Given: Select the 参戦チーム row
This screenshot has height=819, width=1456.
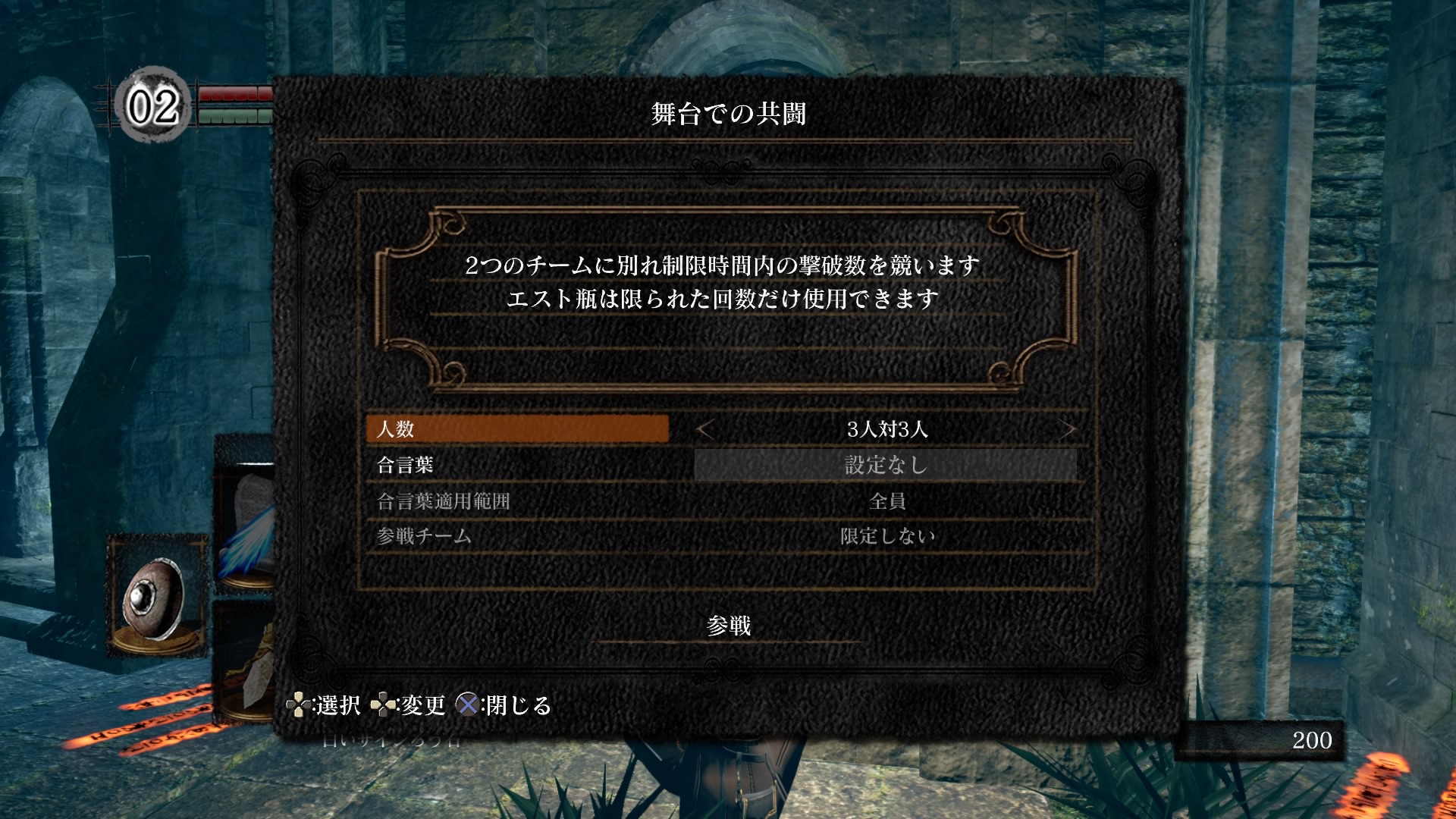Looking at the screenshot, I should tap(516, 536).
